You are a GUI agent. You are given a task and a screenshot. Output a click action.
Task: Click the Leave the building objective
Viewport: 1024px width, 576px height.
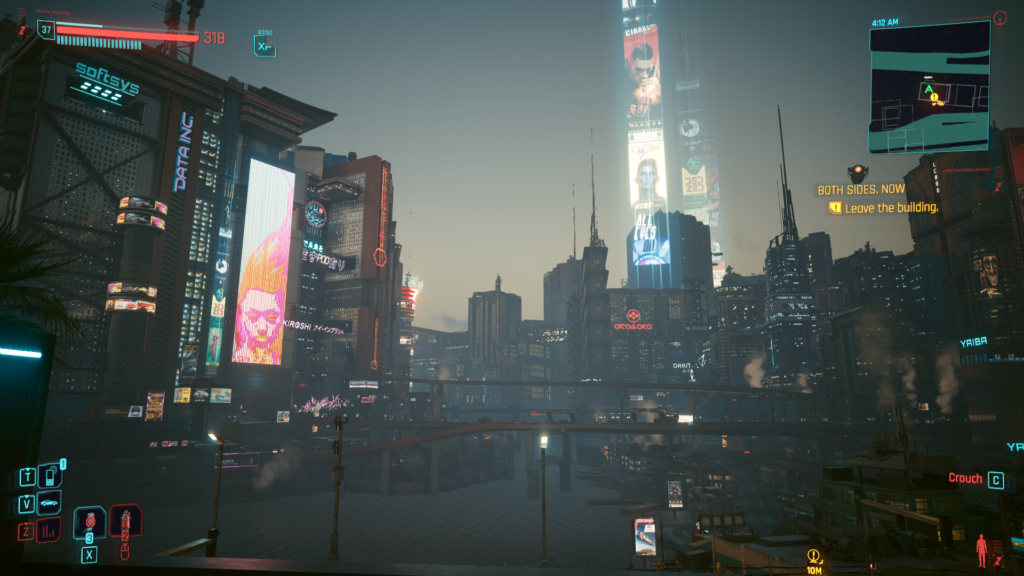(891, 208)
